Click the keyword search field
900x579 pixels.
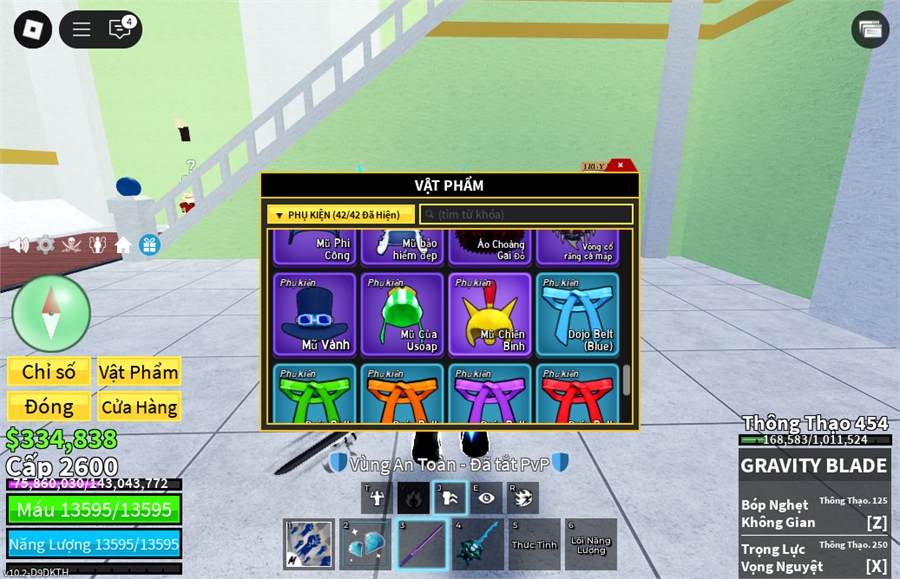[527, 214]
